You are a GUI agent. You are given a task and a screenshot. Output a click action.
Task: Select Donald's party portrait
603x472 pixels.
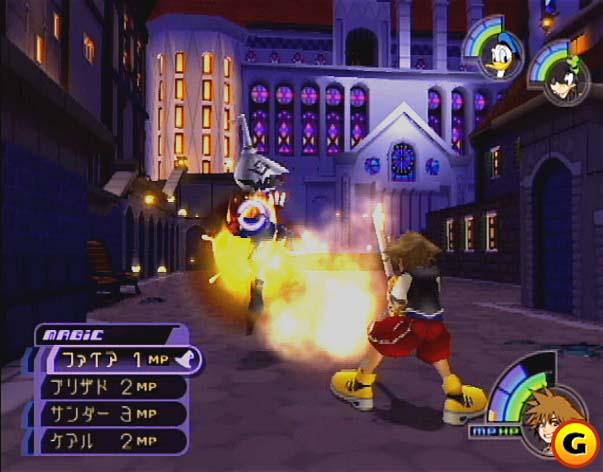pos(497,62)
